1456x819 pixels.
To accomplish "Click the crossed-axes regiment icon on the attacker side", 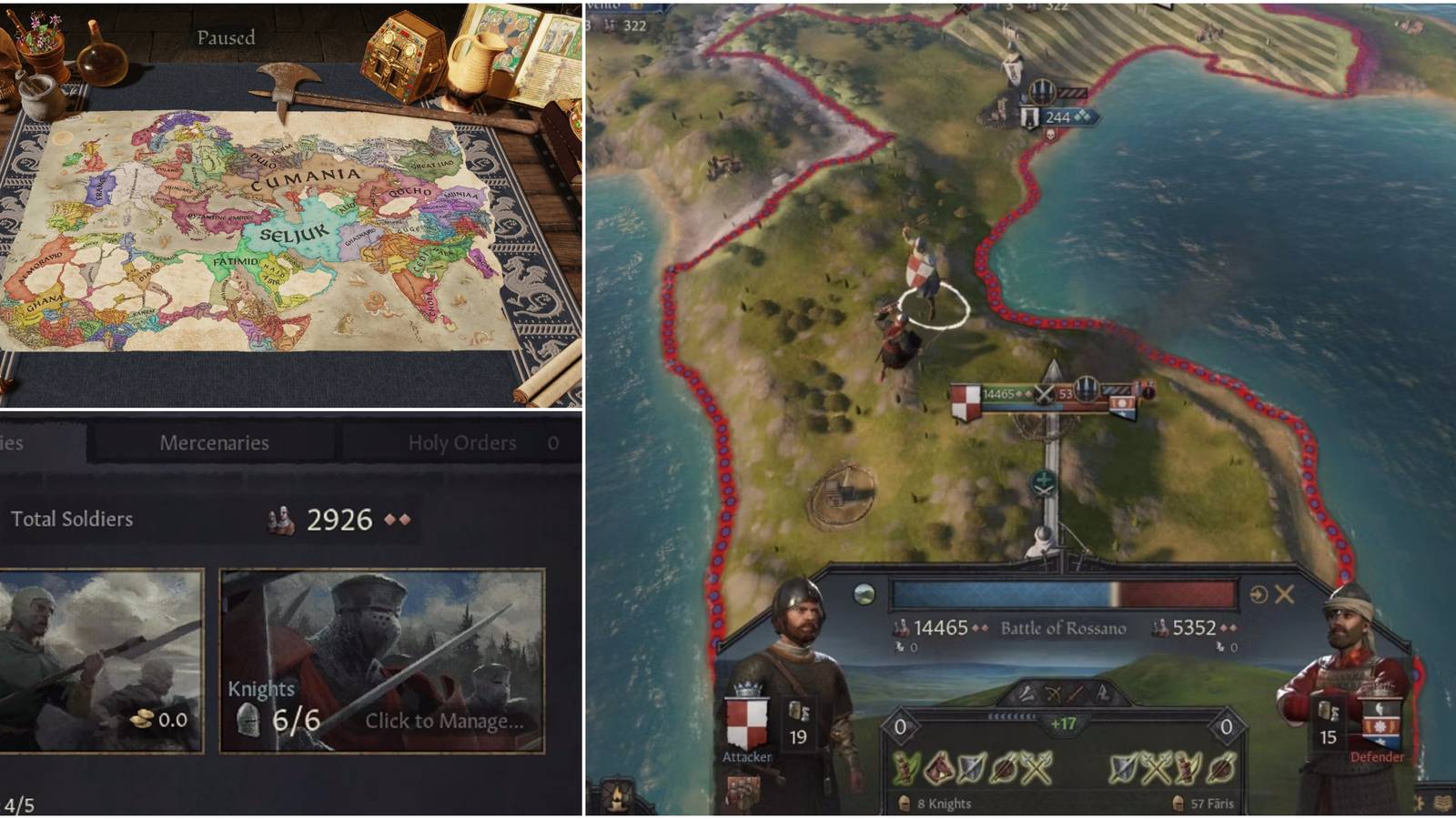I will (x=1035, y=767).
